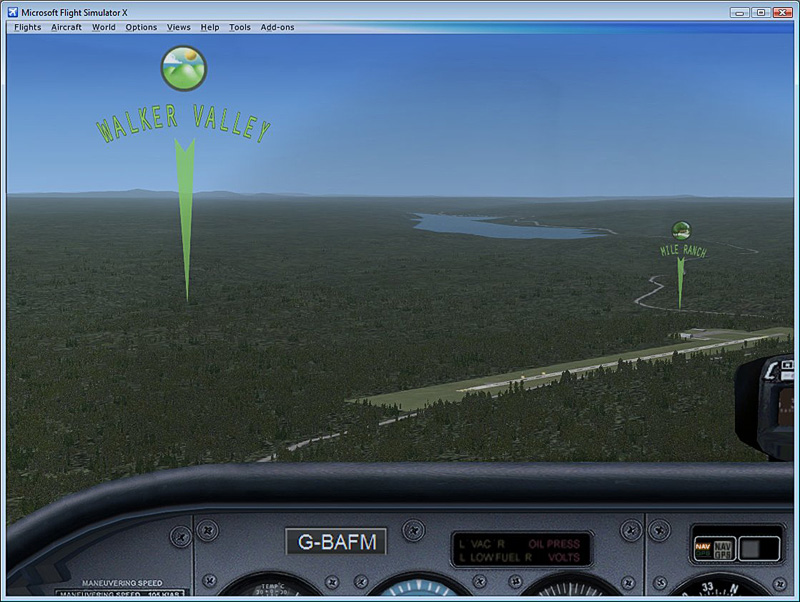Open the Tools menu
This screenshot has height=602, width=800.
(x=240, y=27)
